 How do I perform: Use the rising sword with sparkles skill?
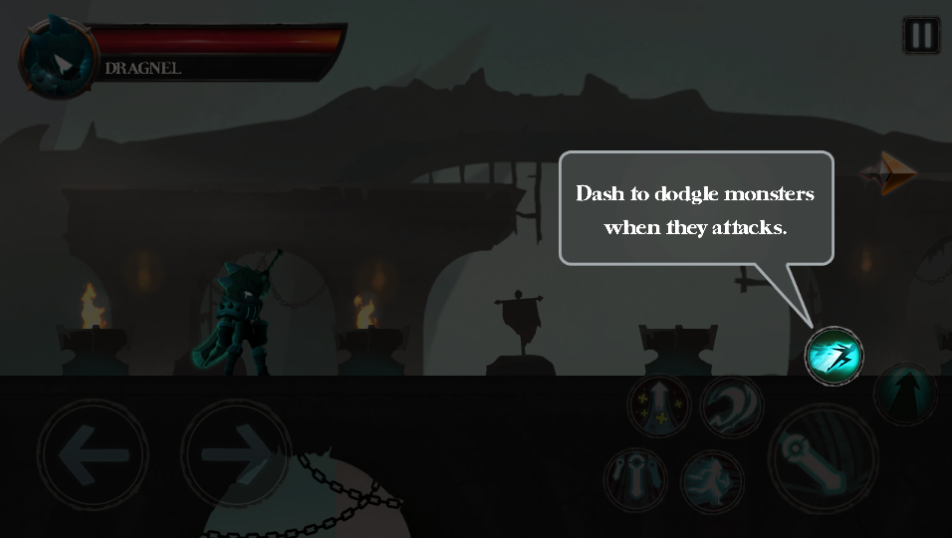[x=659, y=406]
